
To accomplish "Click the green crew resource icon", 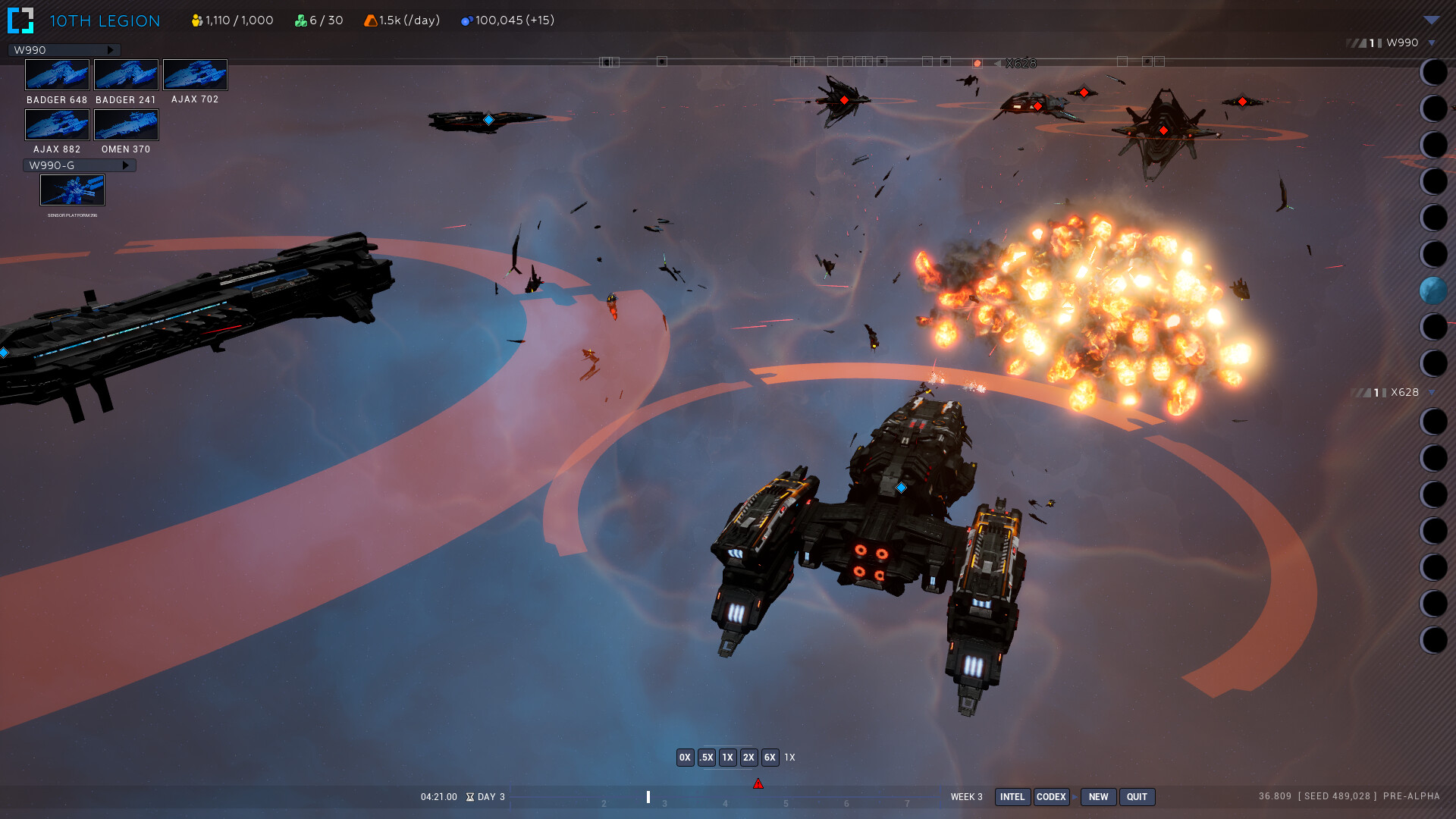I will [x=300, y=20].
